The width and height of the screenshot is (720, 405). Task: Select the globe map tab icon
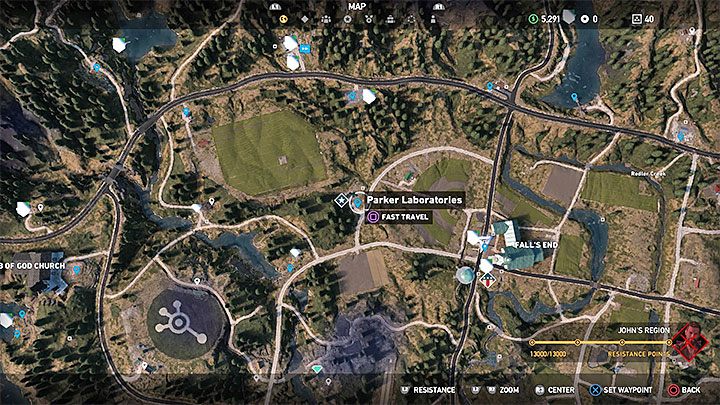tap(283, 17)
